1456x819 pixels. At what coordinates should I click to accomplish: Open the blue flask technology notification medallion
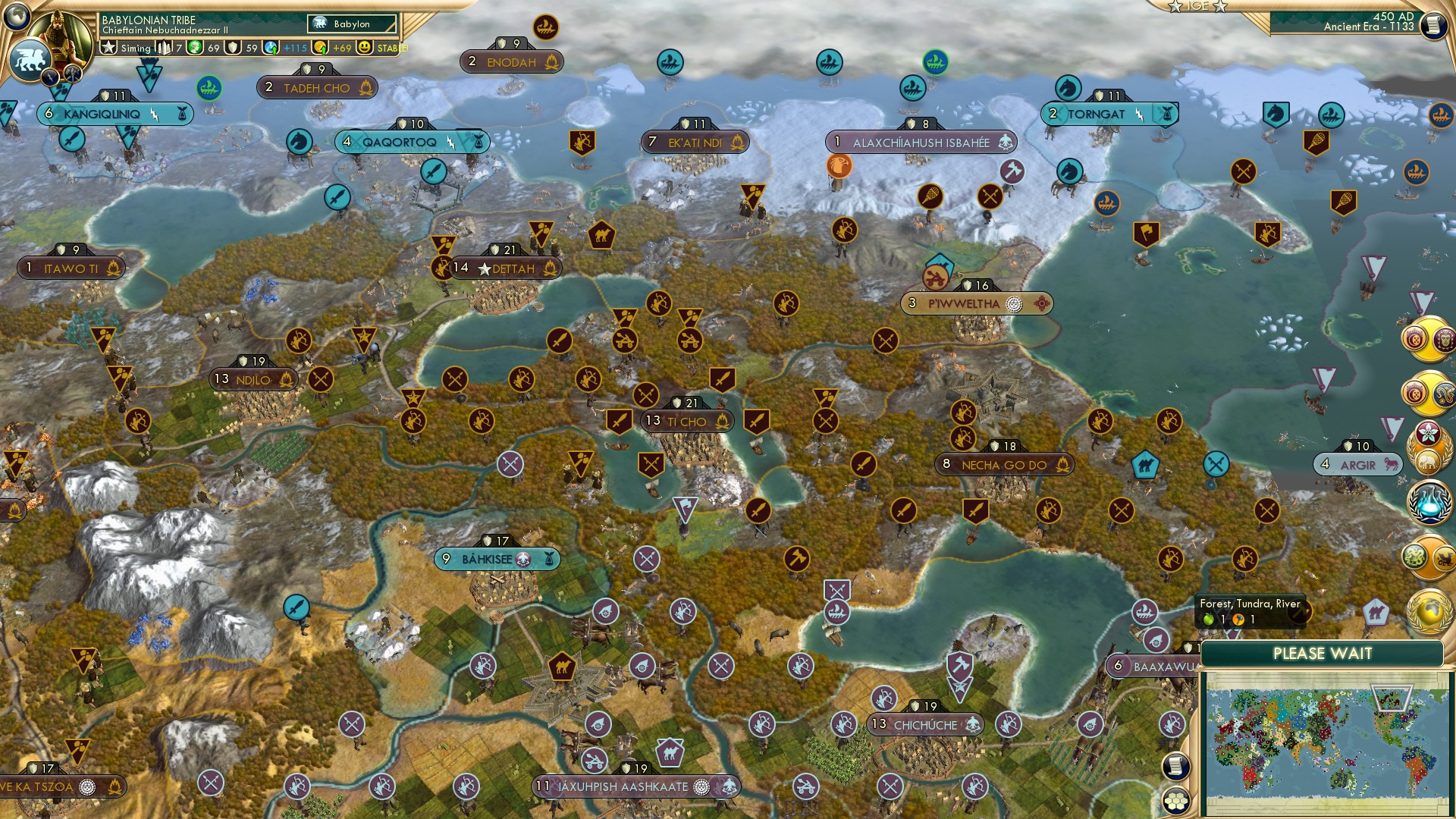coord(1427,501)
